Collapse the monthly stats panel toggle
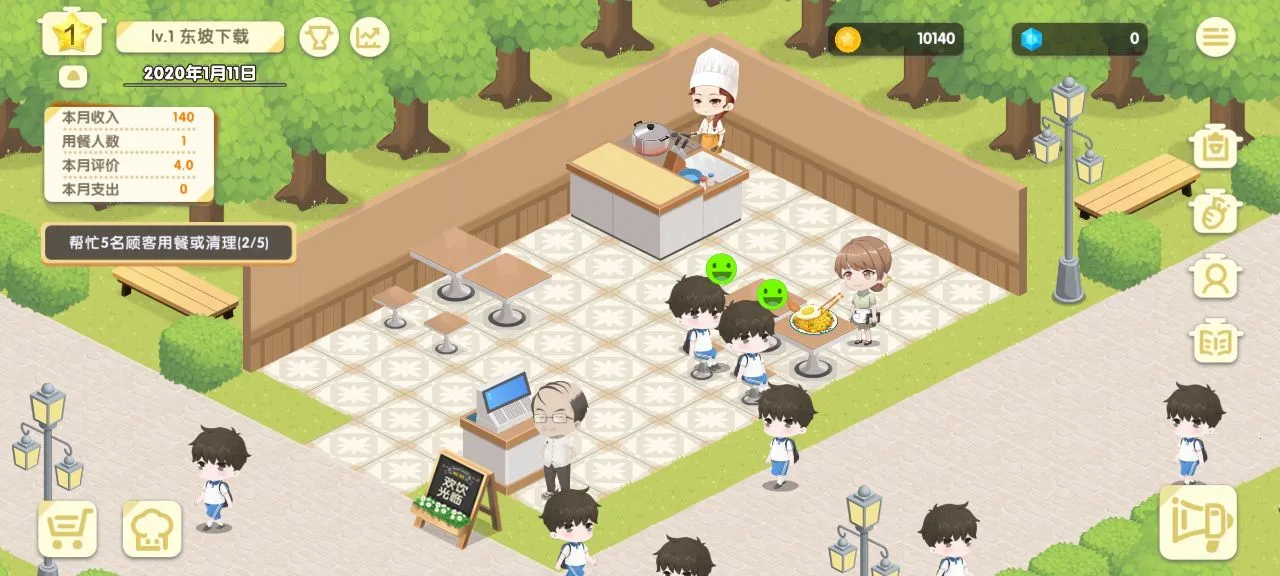Screen dimensions: 1280x576 pyautogui.click(x=73, y=76)
